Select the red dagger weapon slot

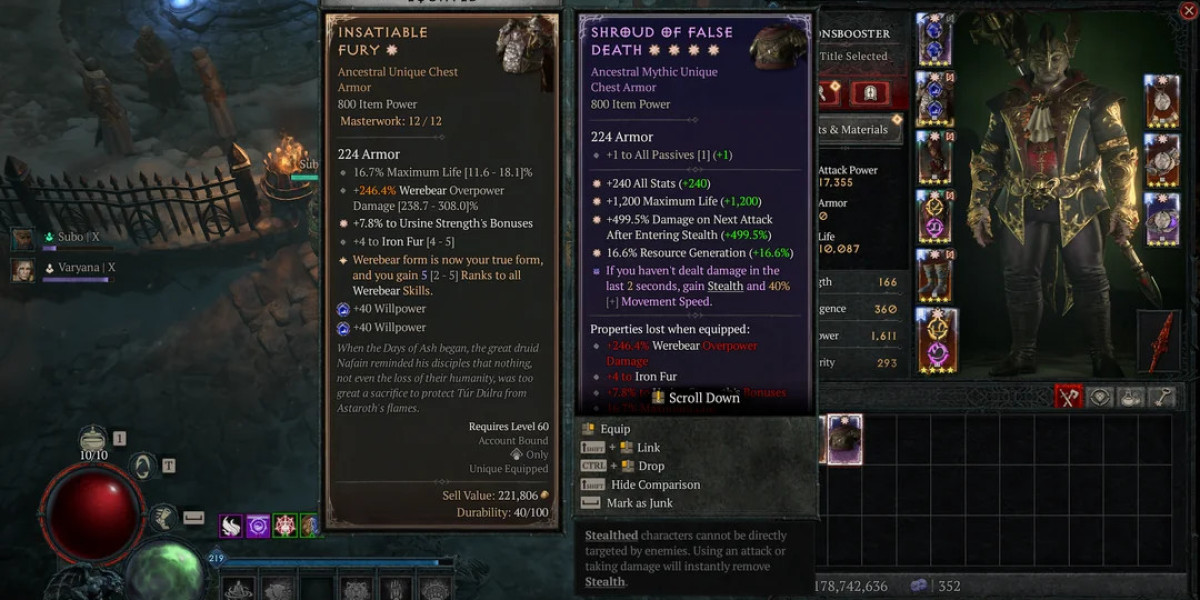pyautogui.click(x=1158, y=341)
